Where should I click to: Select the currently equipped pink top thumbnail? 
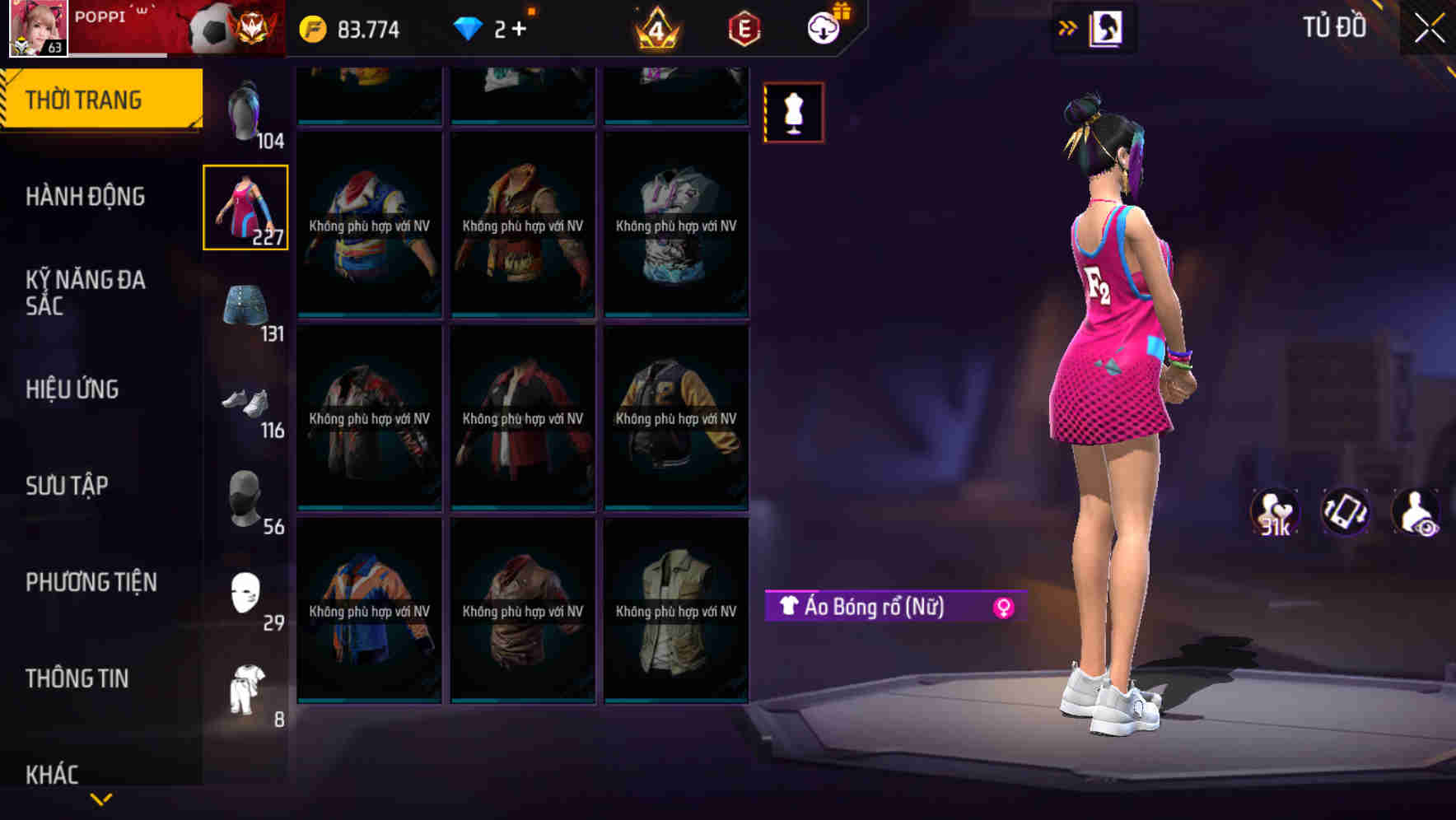[245, 207]
